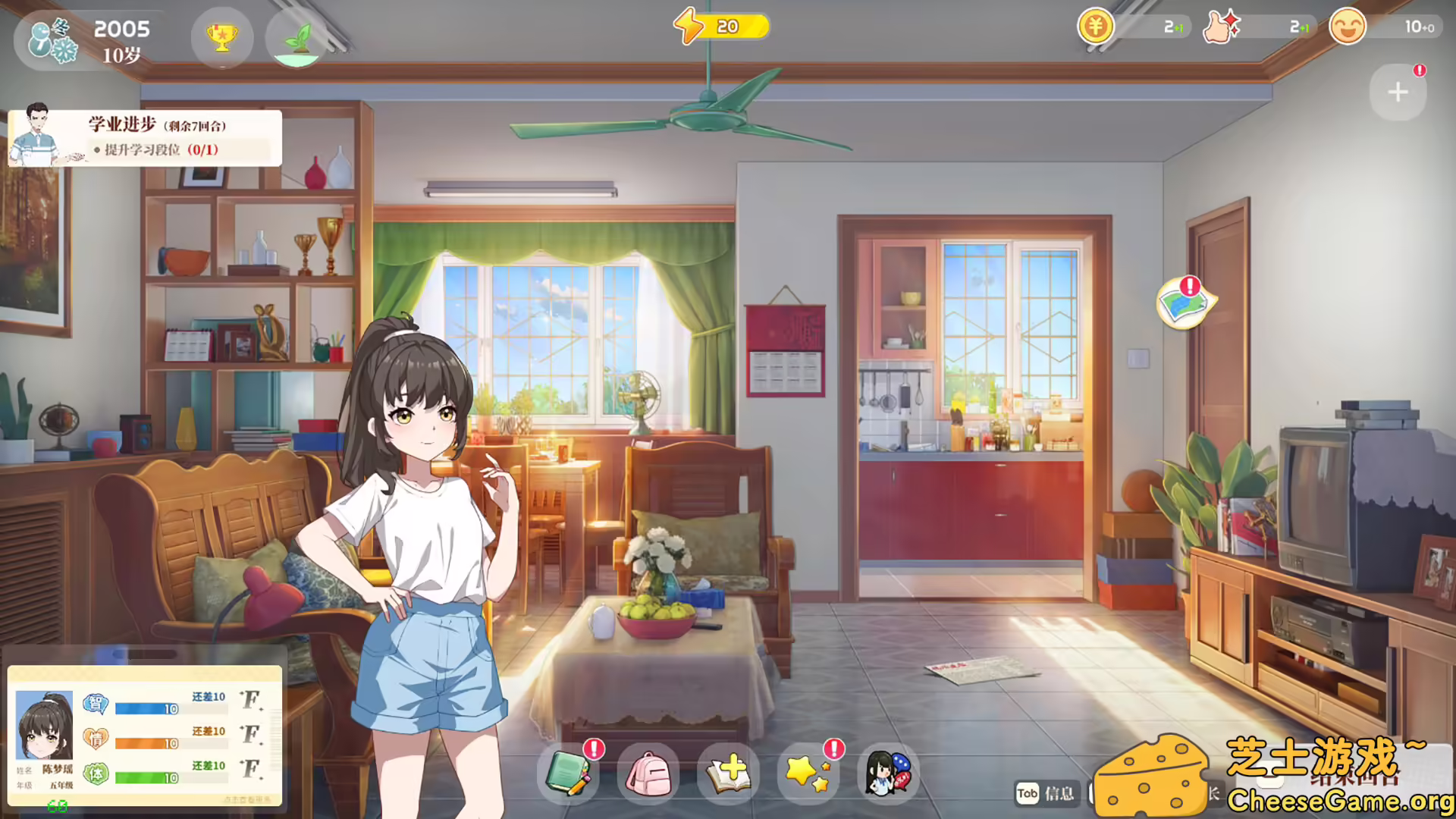Click the lightning energy meter showing 20
1456x819 pixels.
720,26
